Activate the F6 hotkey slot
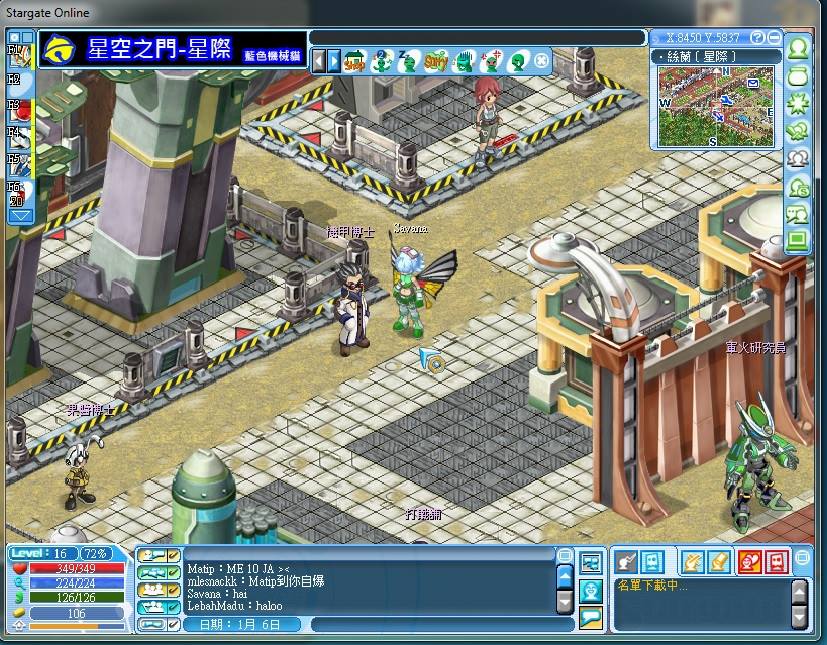The height and width of the screenshot is (645, 827). click(22, 193)
